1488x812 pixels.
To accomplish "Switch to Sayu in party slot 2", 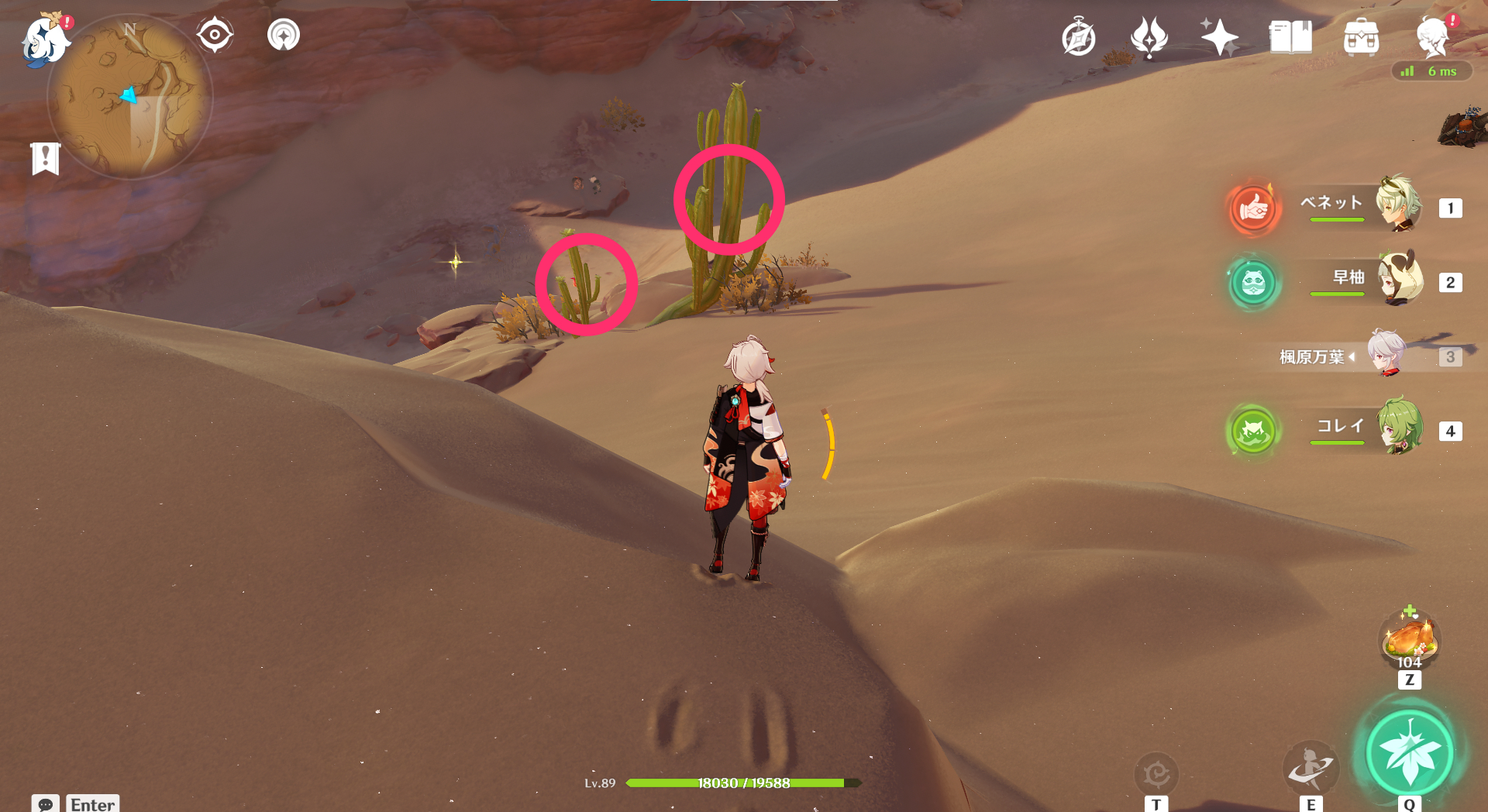I will (x=1401, y=280).
